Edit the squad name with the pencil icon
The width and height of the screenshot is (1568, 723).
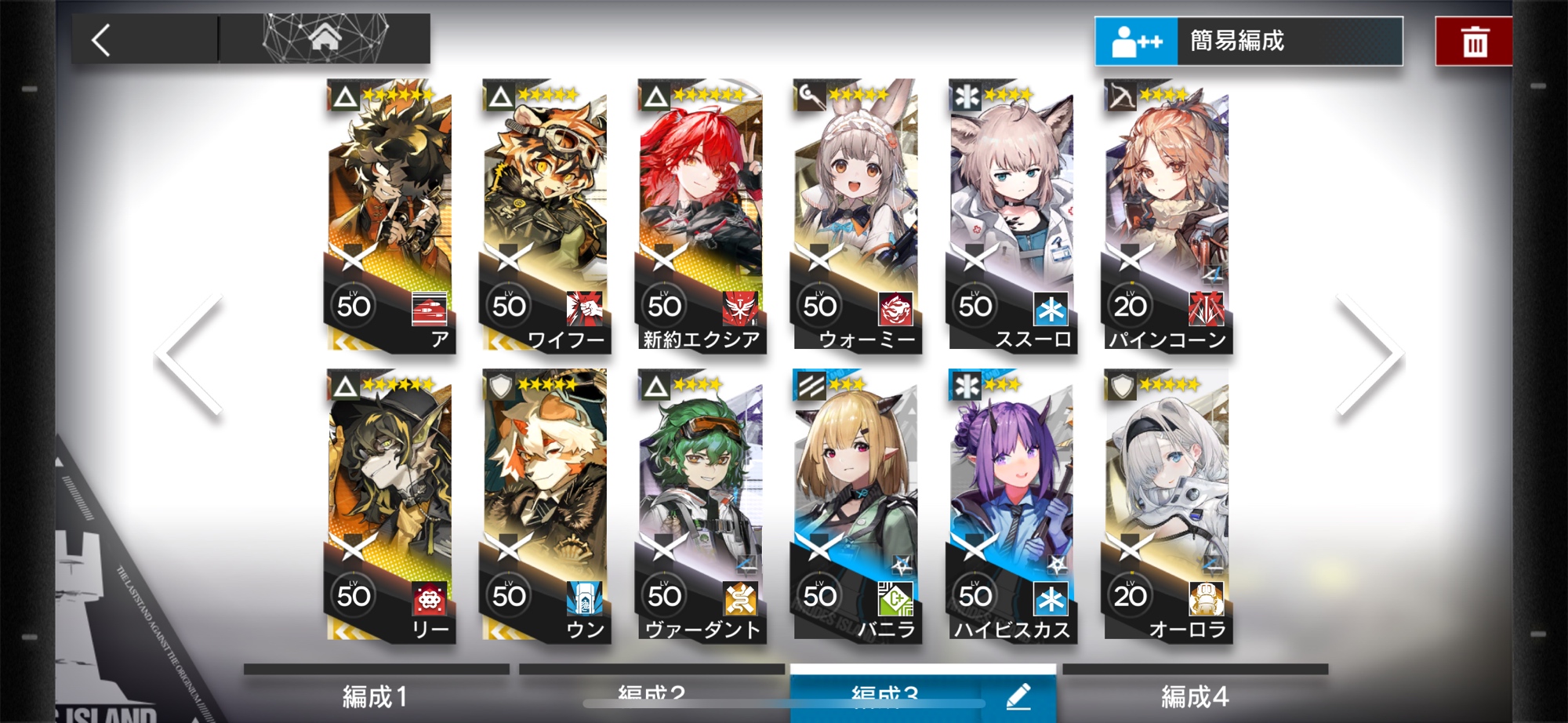(1018, 696)
